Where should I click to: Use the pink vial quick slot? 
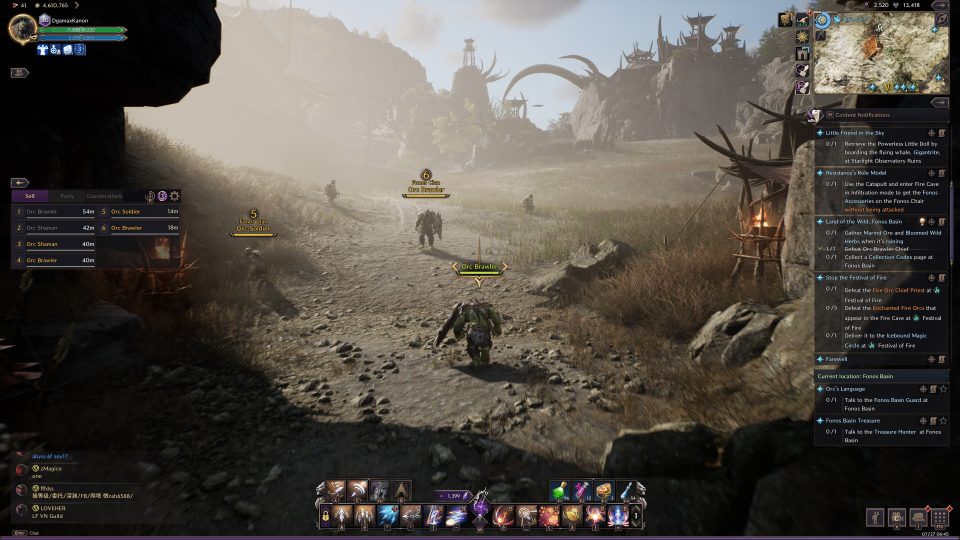click(x=581, y=490)
